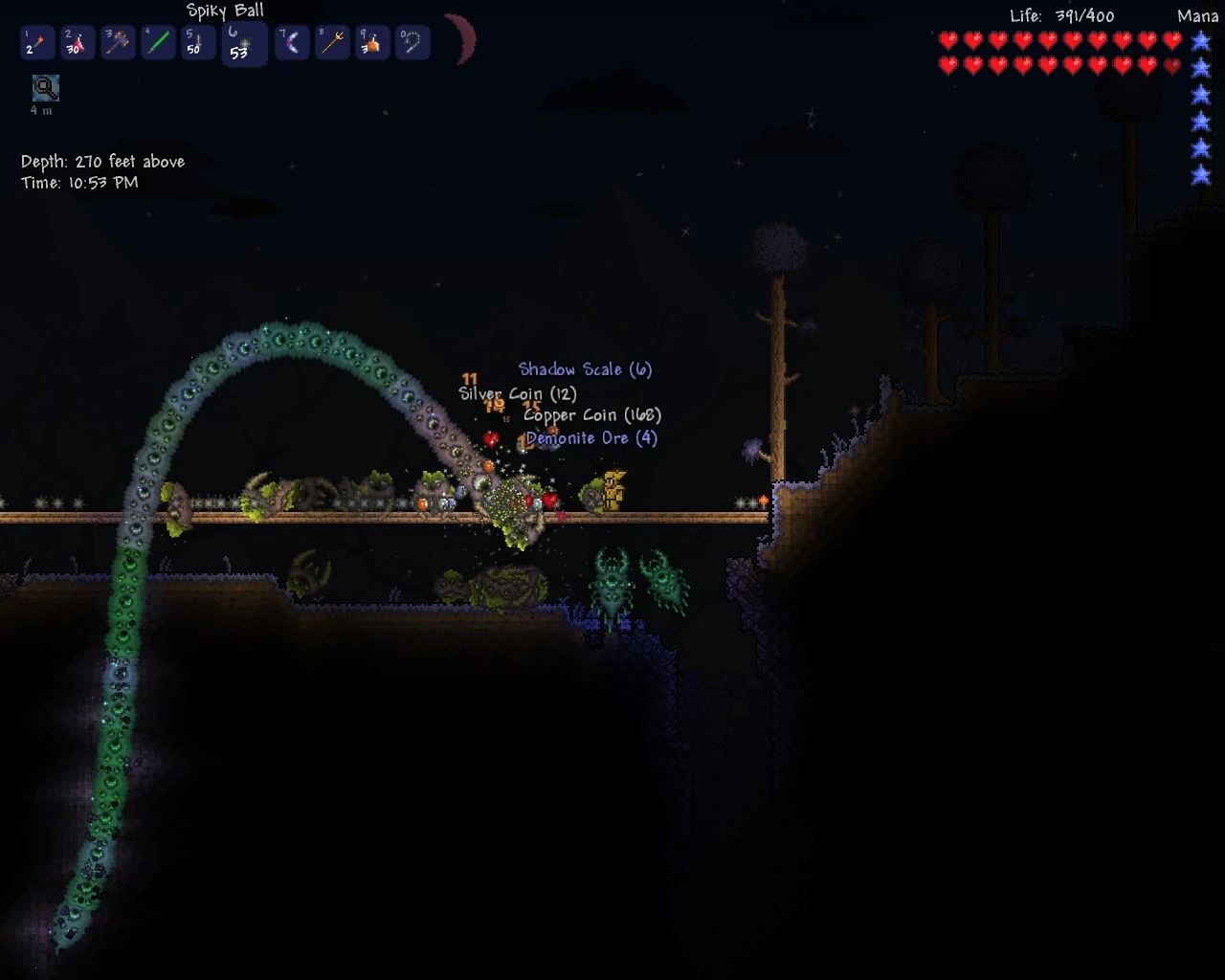Viewport: 1225px width, 980px height.
Task: Click the Shadow Scale (6) pickup text
Action: coord(584,369)
